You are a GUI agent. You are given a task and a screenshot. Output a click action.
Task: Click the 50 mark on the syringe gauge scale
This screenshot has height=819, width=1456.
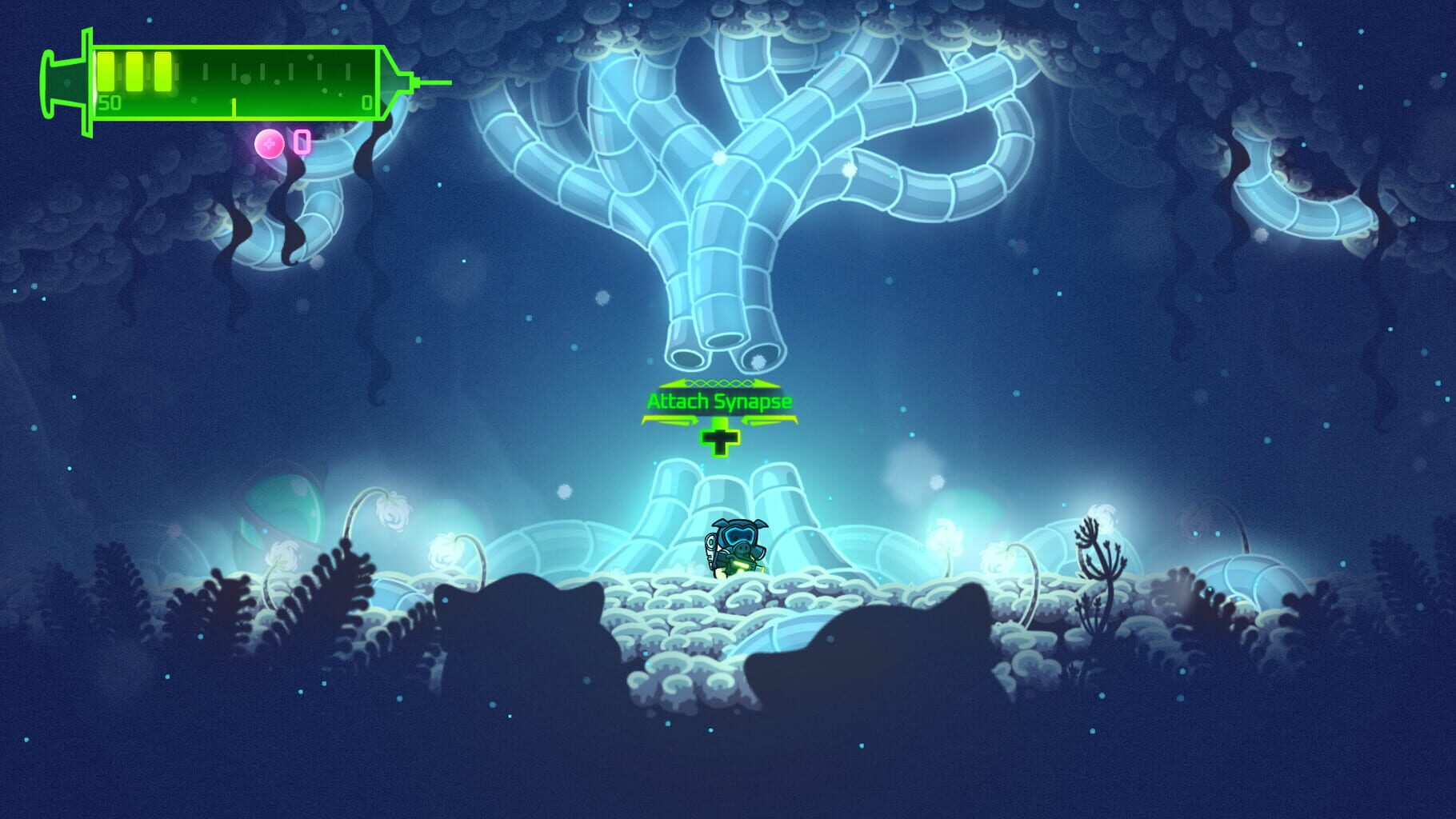point(110,102)
